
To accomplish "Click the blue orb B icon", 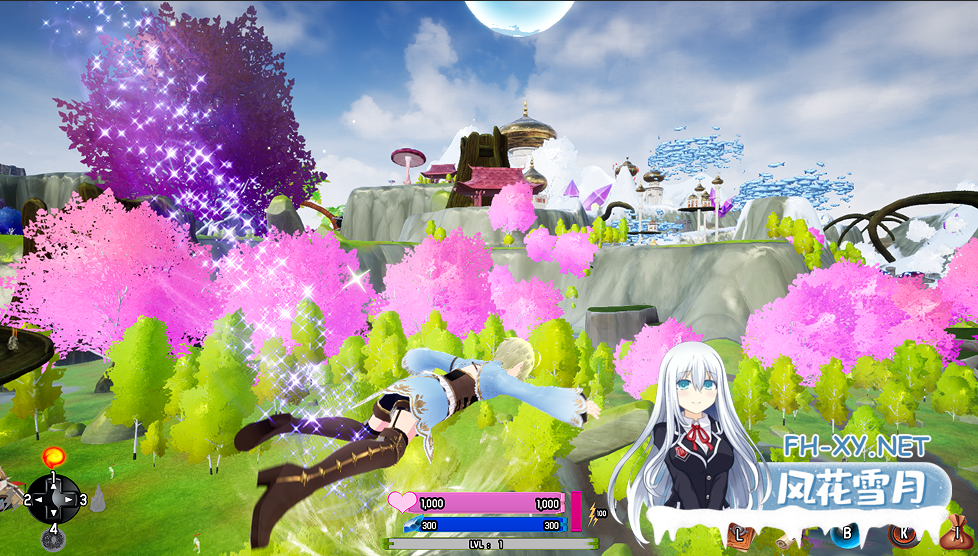I will [848, 535].
